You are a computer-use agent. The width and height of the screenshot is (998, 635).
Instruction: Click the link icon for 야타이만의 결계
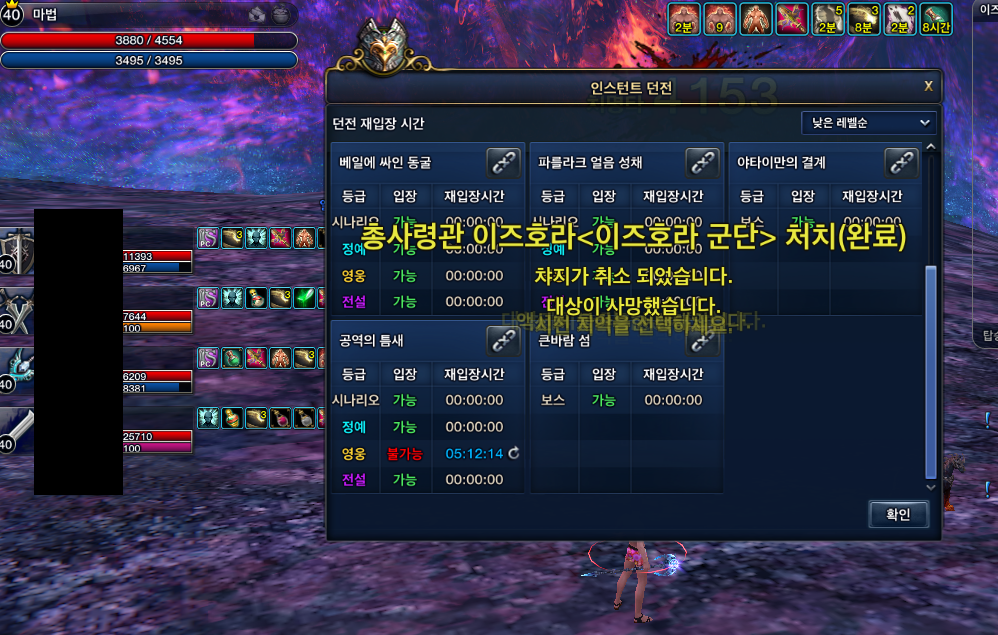coord(901,162)
